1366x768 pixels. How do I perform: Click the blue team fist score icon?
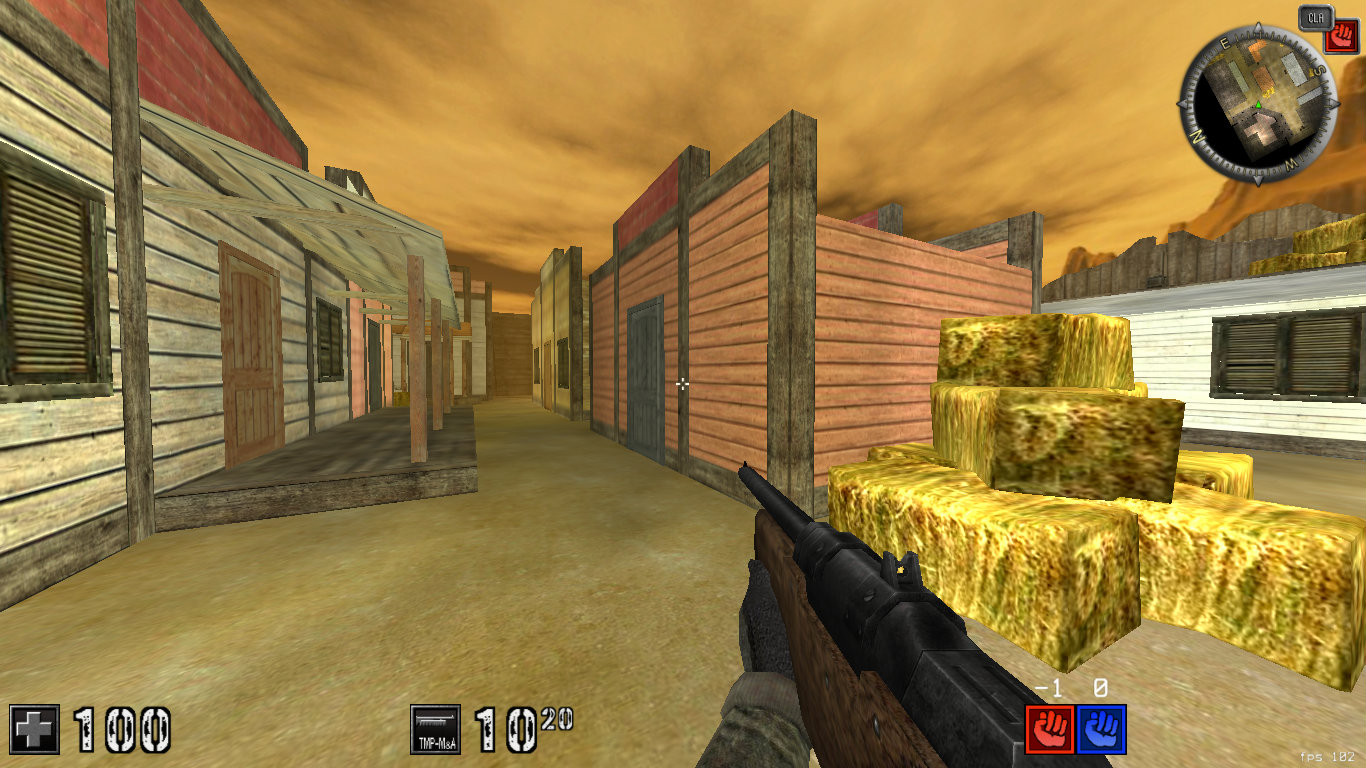point(1102,730)
